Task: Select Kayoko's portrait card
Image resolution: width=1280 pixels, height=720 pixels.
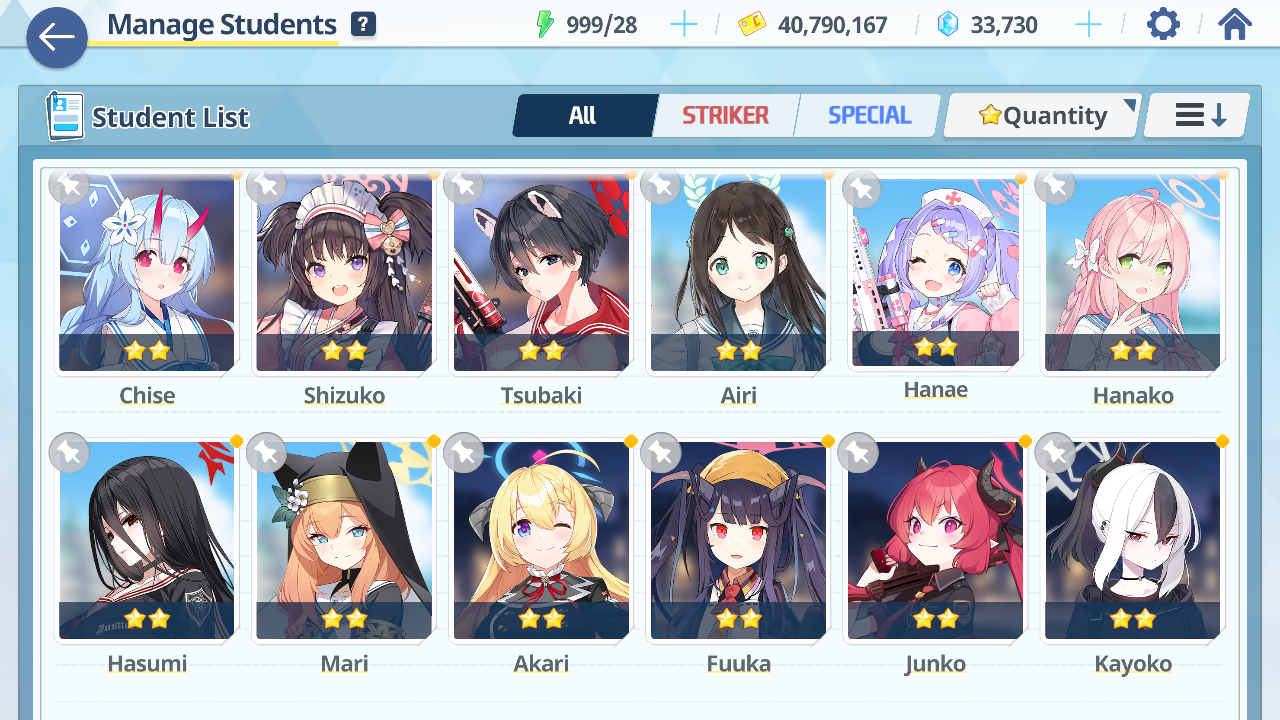Action: (1132, 541)
